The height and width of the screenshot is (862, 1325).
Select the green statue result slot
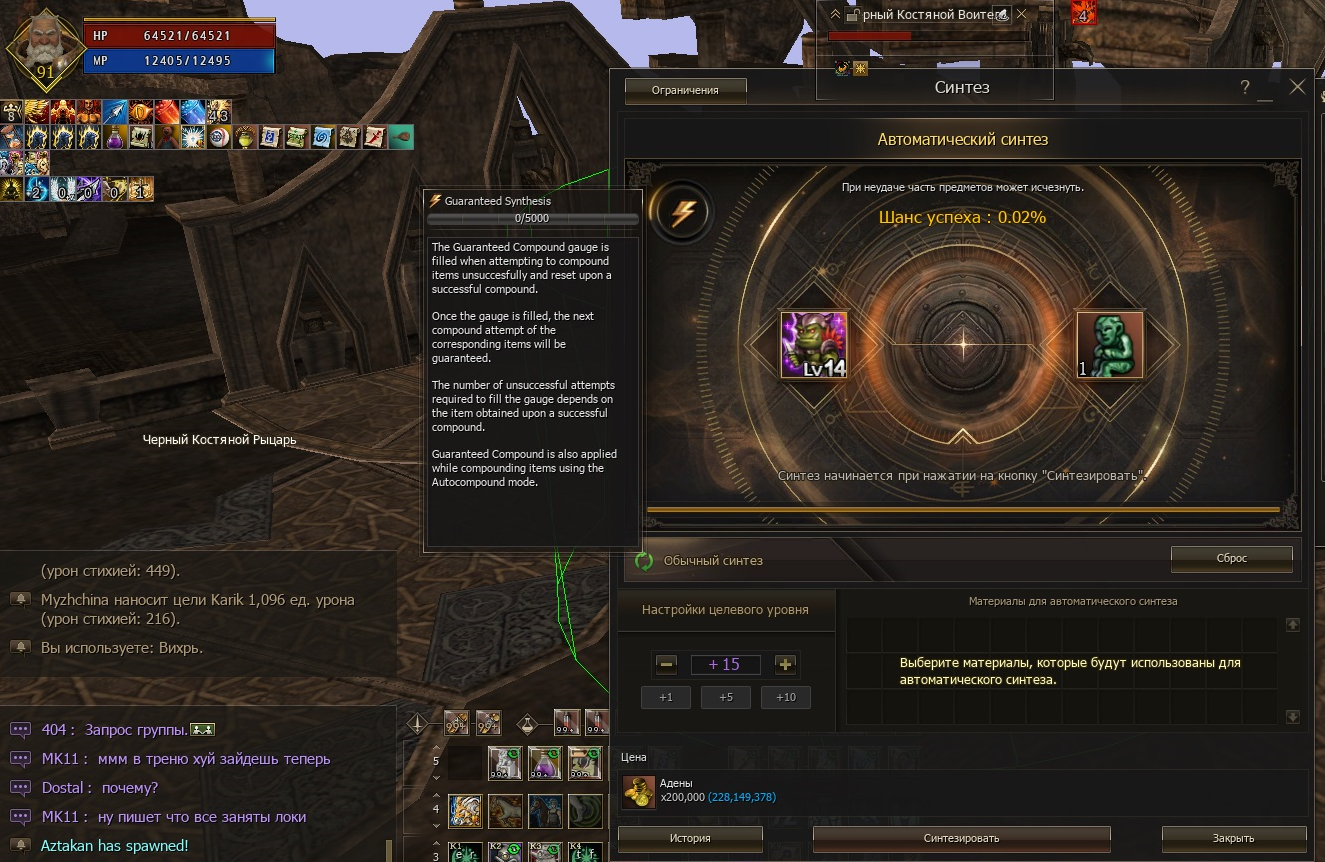[1109, 345]
